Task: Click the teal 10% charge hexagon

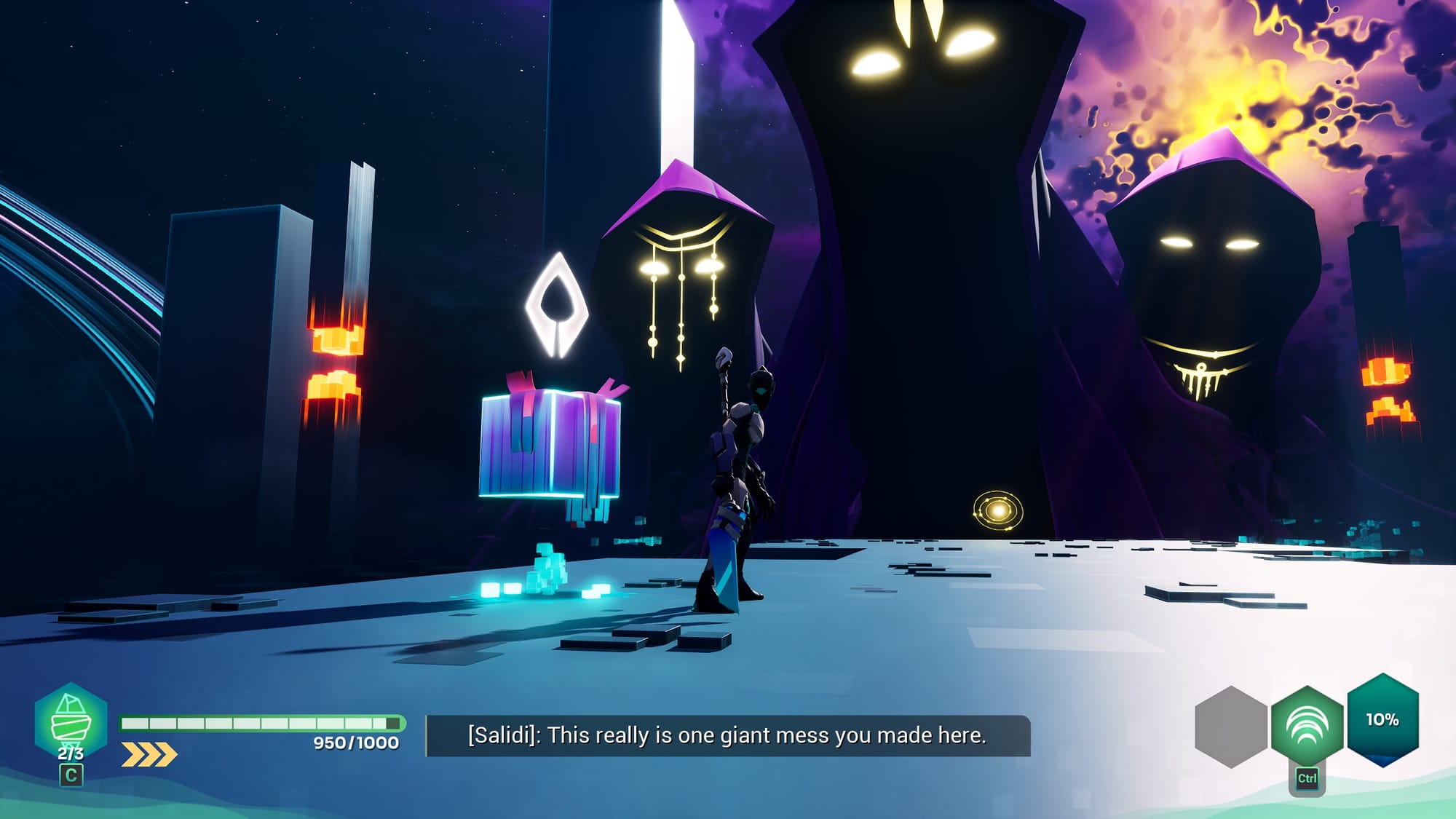Action: (x=1382, y=719)
